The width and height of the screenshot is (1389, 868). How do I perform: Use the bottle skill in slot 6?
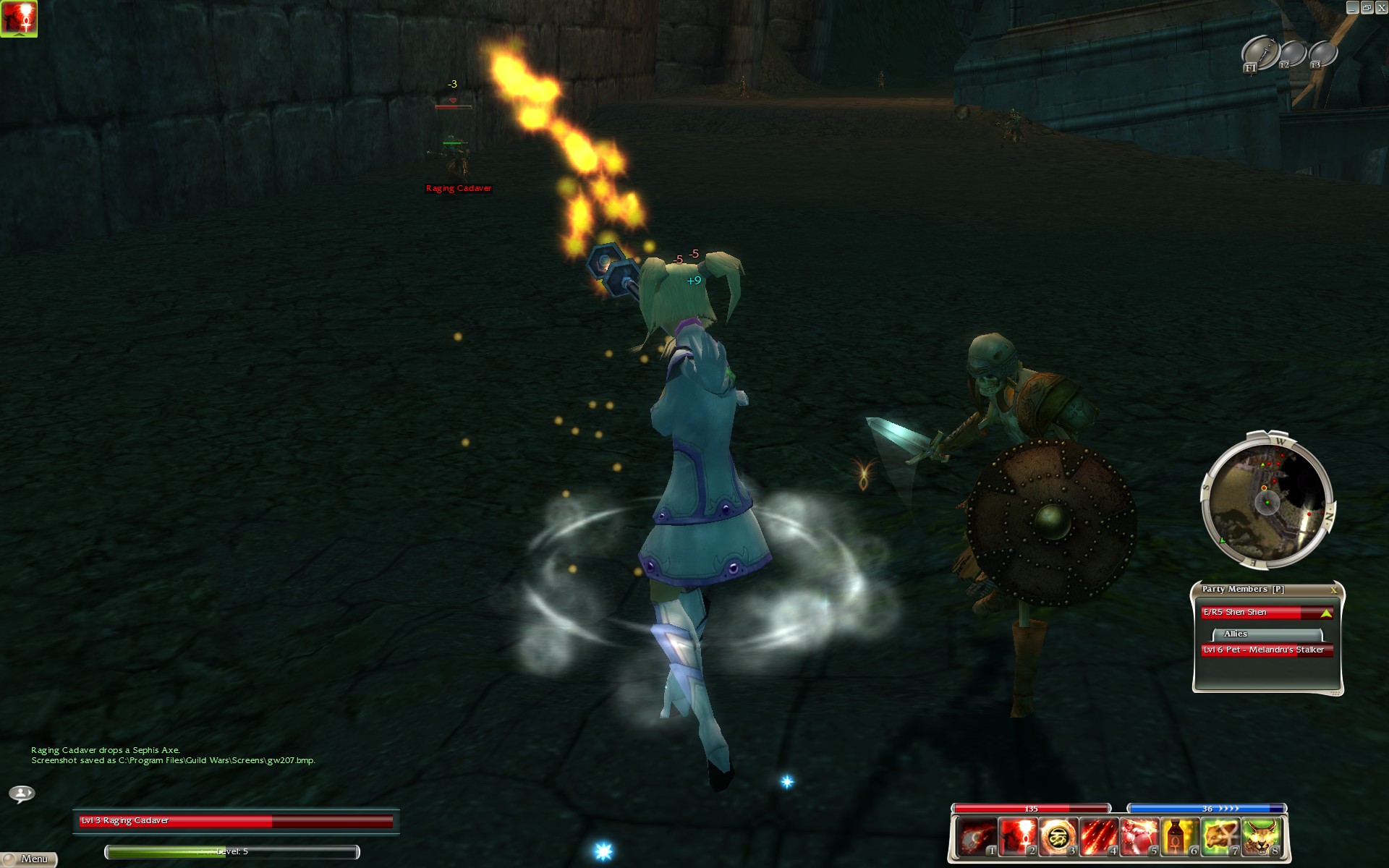pos(1180,837)
